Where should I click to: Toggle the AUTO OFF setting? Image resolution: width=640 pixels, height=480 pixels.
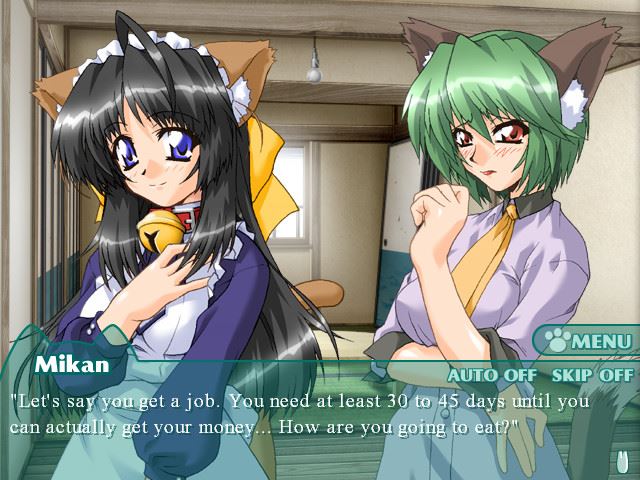pyautogui.click(x=493, y=375)
